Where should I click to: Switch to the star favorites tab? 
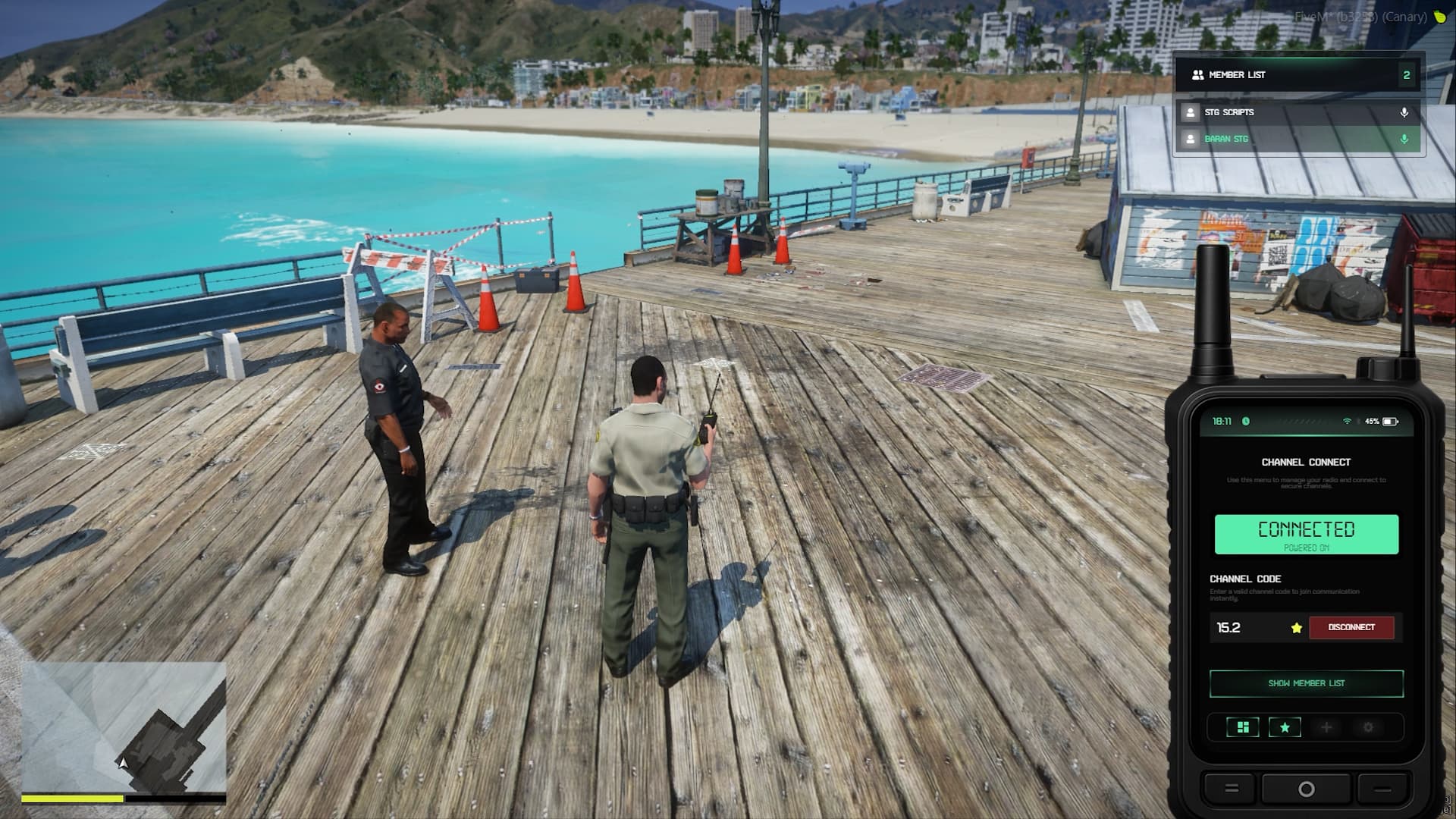[1285, 727]
